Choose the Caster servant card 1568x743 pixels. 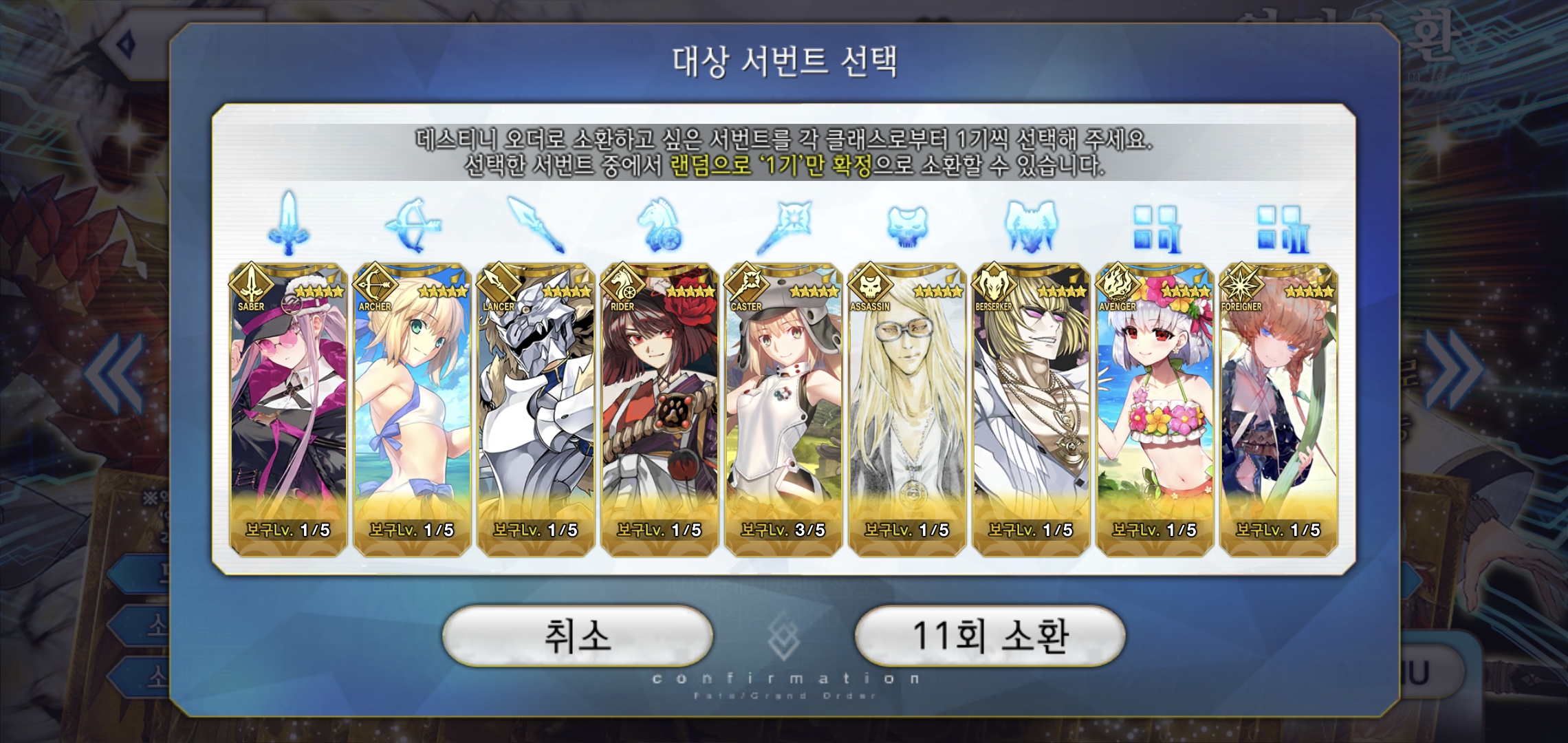point(783,409)
